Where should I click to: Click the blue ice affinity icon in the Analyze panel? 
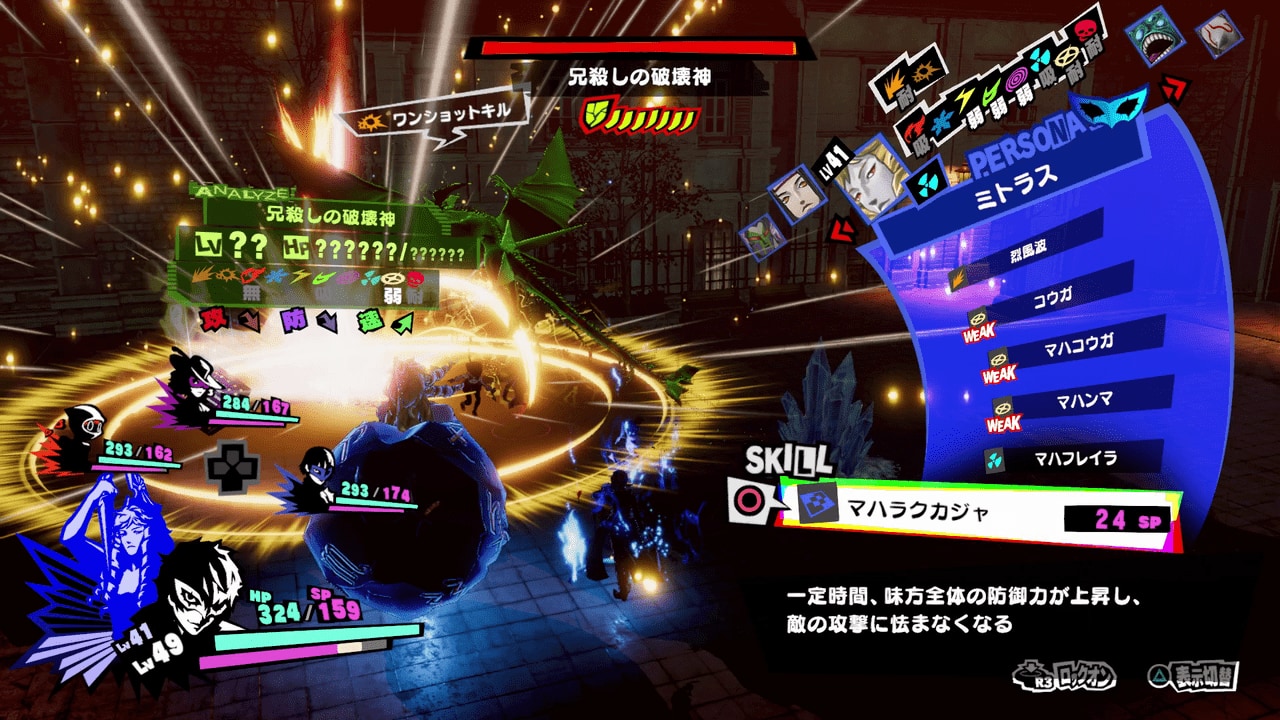[276, 274]
